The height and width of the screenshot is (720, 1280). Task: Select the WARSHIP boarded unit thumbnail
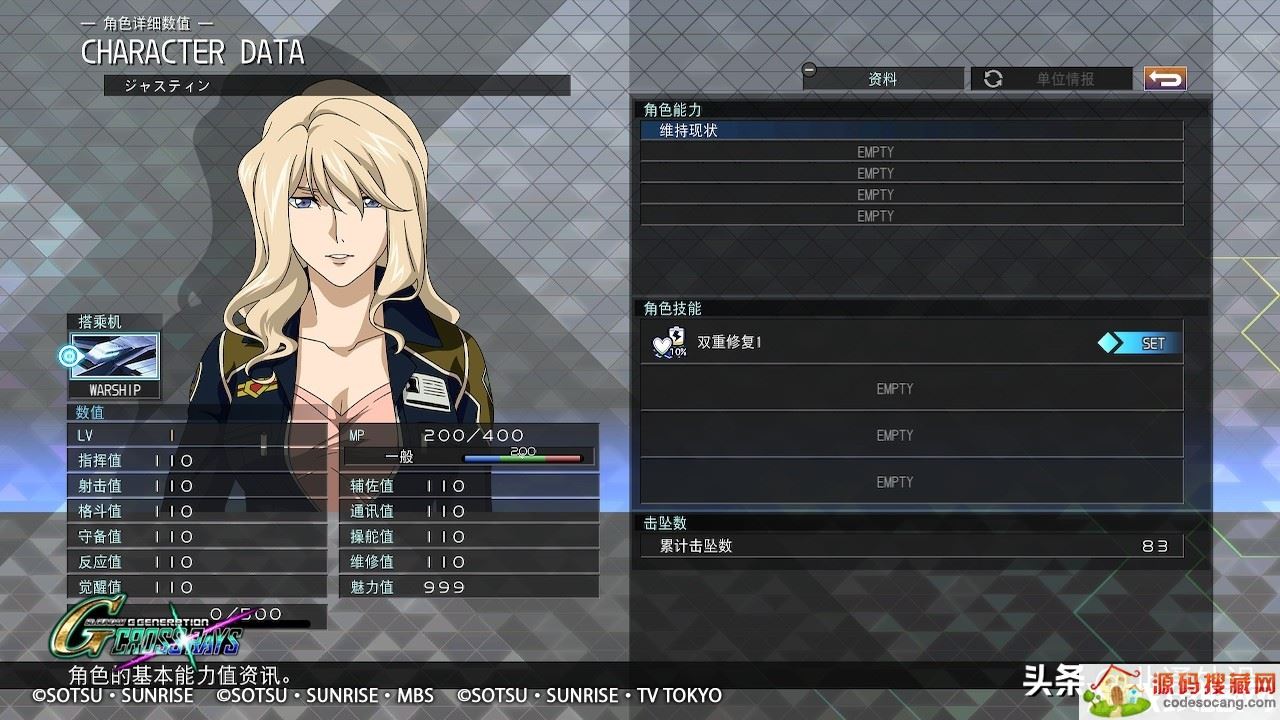coord(114,358)
